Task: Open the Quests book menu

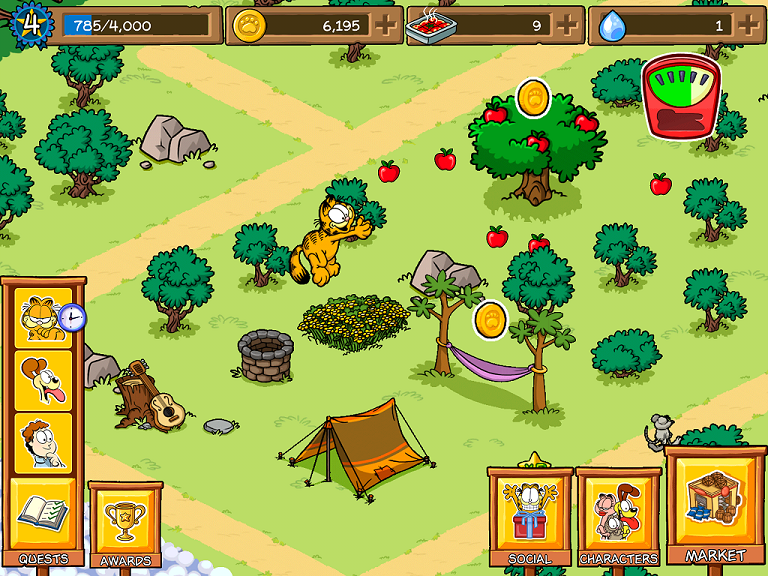Action: click(x=42, y=515)
